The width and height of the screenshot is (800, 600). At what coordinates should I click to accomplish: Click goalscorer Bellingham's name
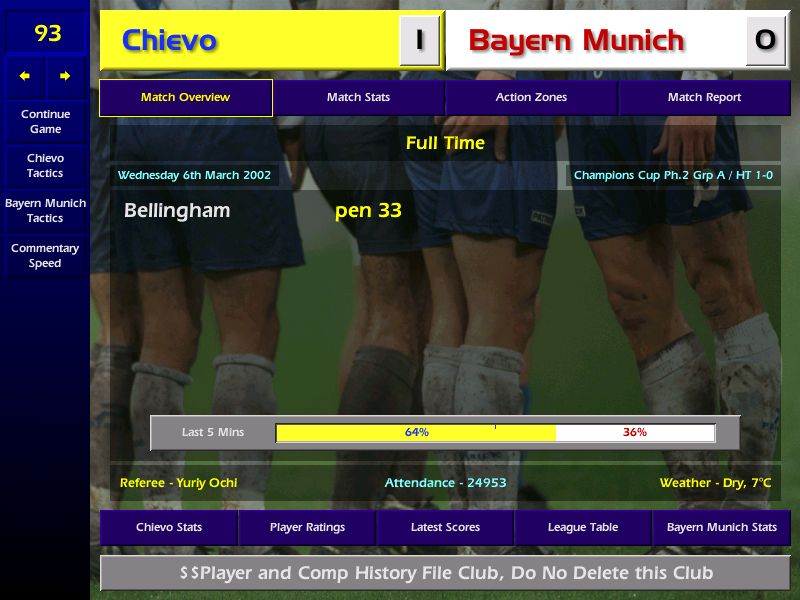[177, 210]
